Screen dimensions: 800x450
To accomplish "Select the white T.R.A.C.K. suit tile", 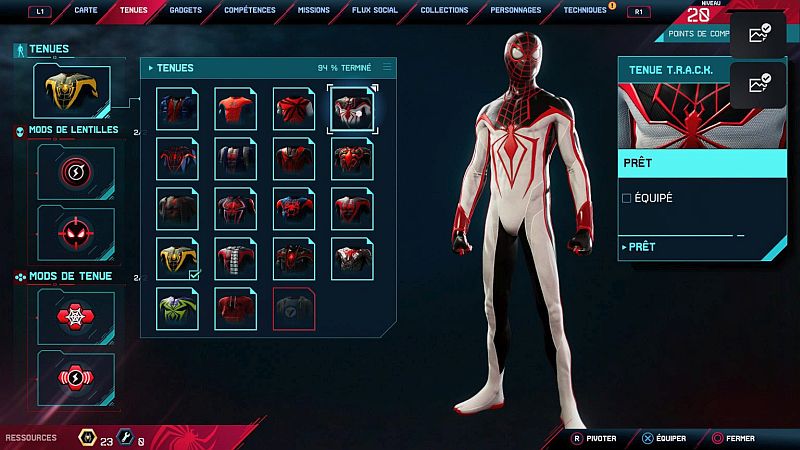I will tap(352, 109).
